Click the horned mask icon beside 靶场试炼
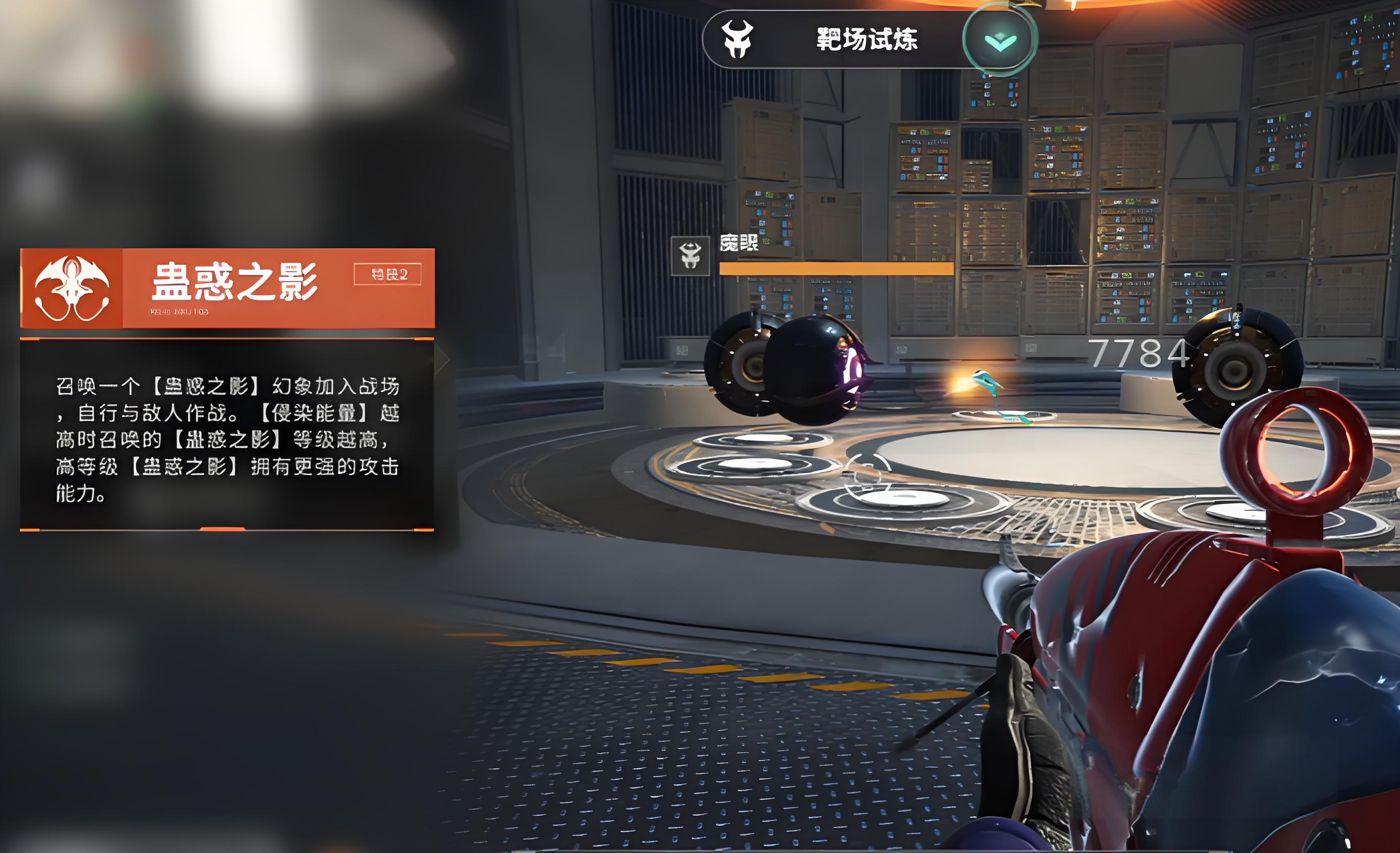The image size is (1400, 853). 737,39
